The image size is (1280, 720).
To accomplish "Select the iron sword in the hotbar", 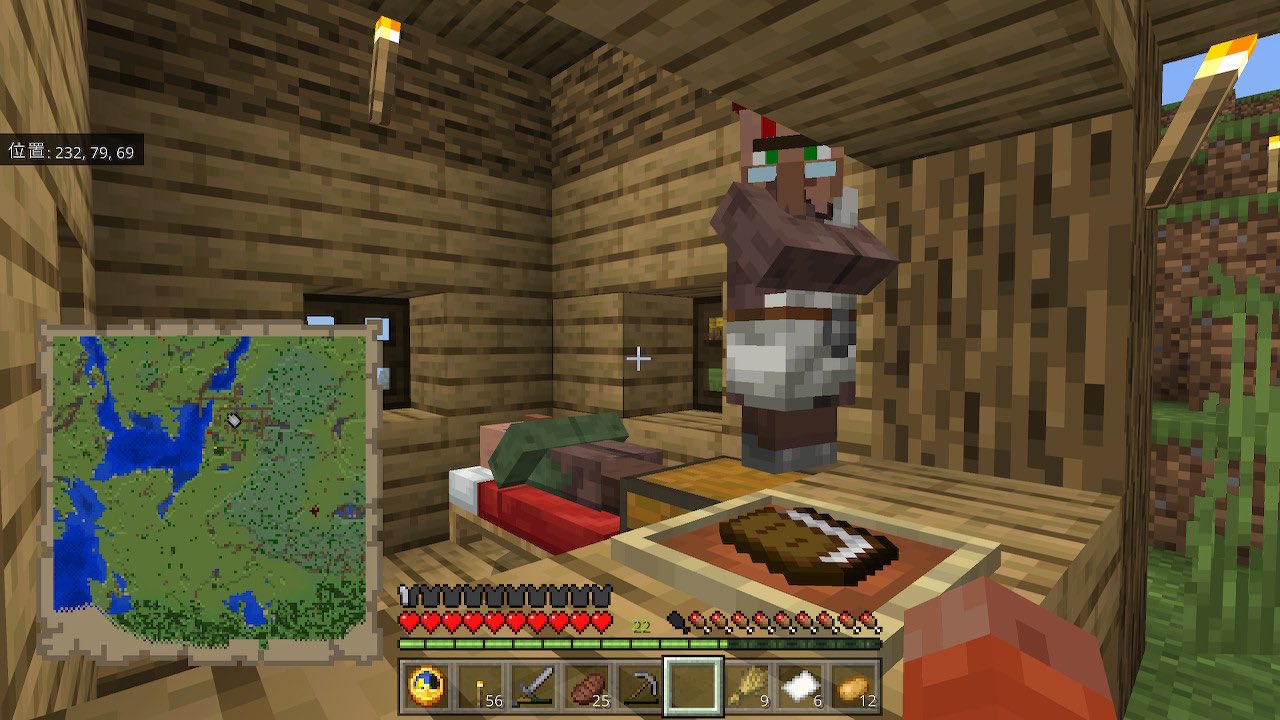I will [533, 686].
